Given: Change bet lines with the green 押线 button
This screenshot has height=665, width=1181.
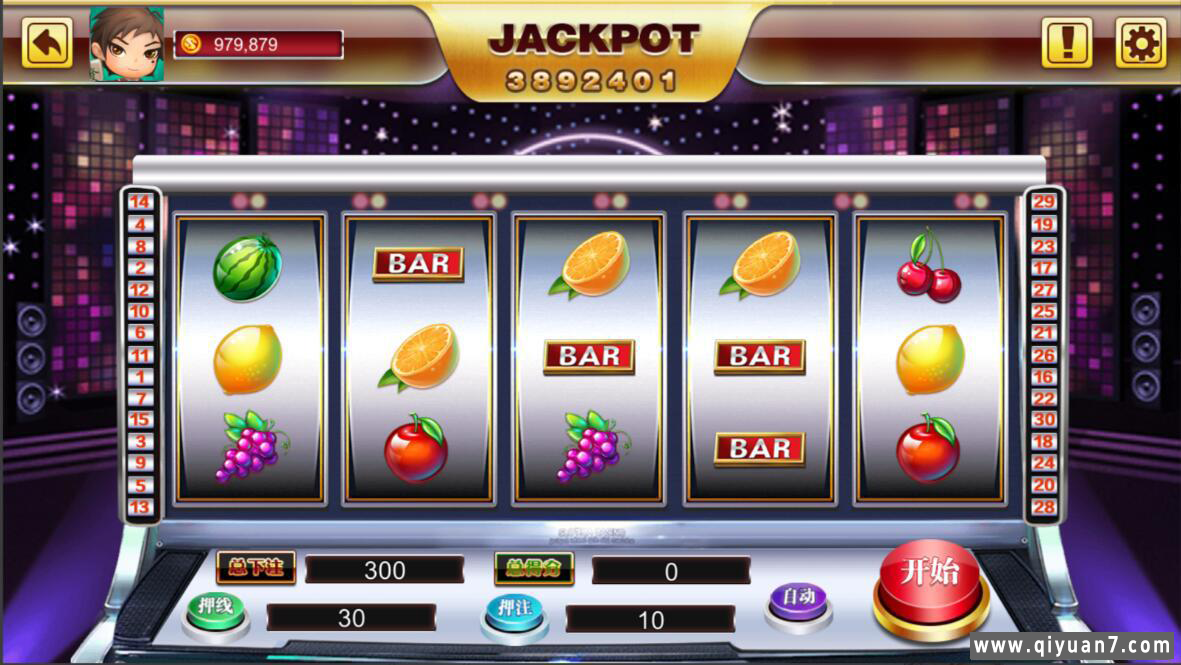Looking at the screenshot, I should pos(215,609).
